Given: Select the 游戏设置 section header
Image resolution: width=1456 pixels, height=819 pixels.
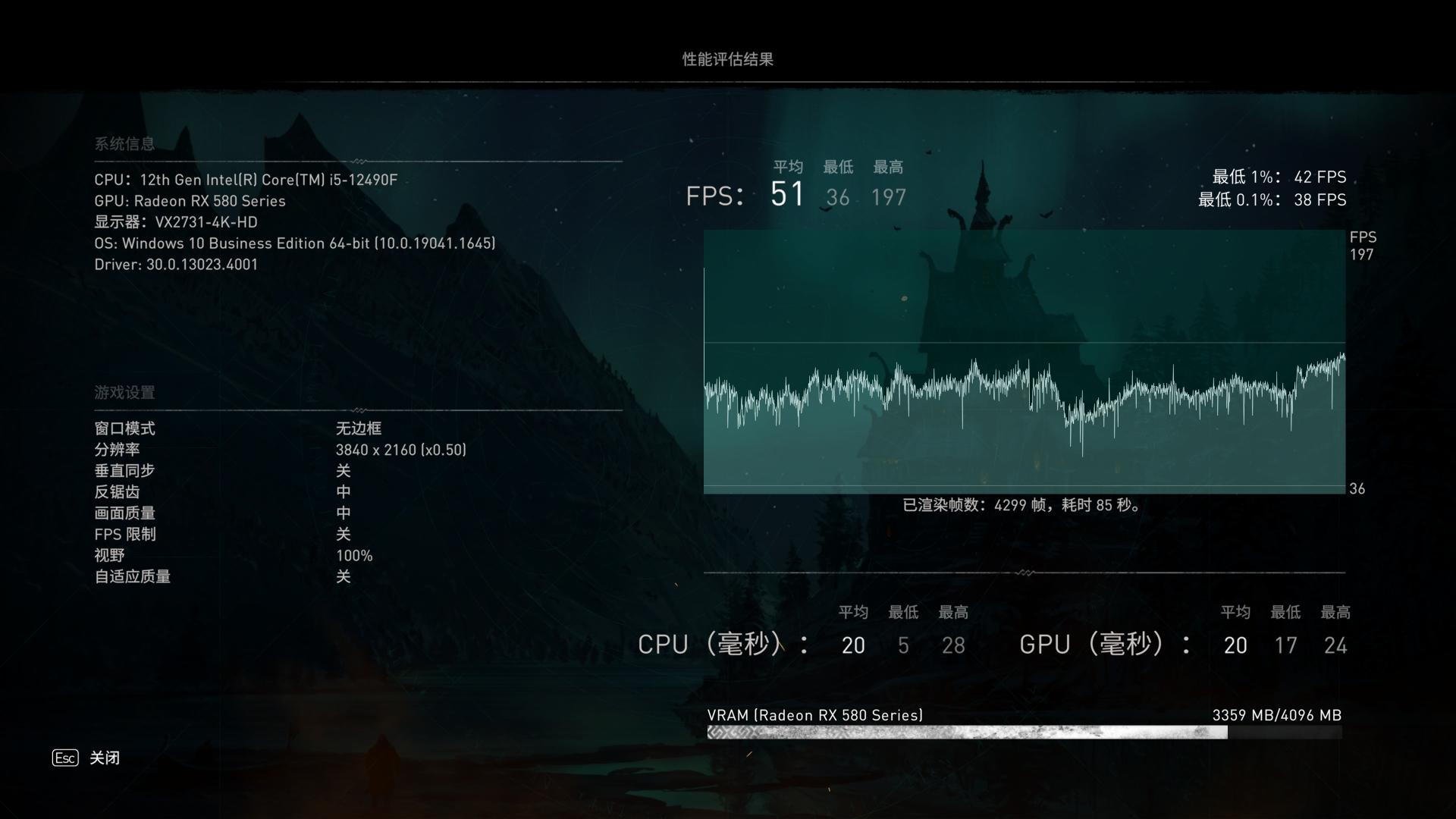Looking at the screenshot, I should coord(124,393).
